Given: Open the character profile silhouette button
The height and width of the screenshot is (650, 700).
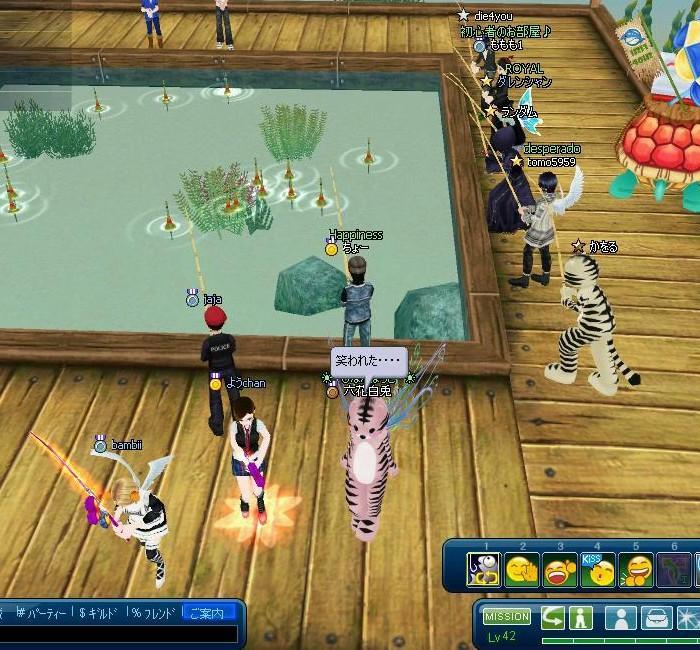Looking at the screenshot, I should 620,618.
